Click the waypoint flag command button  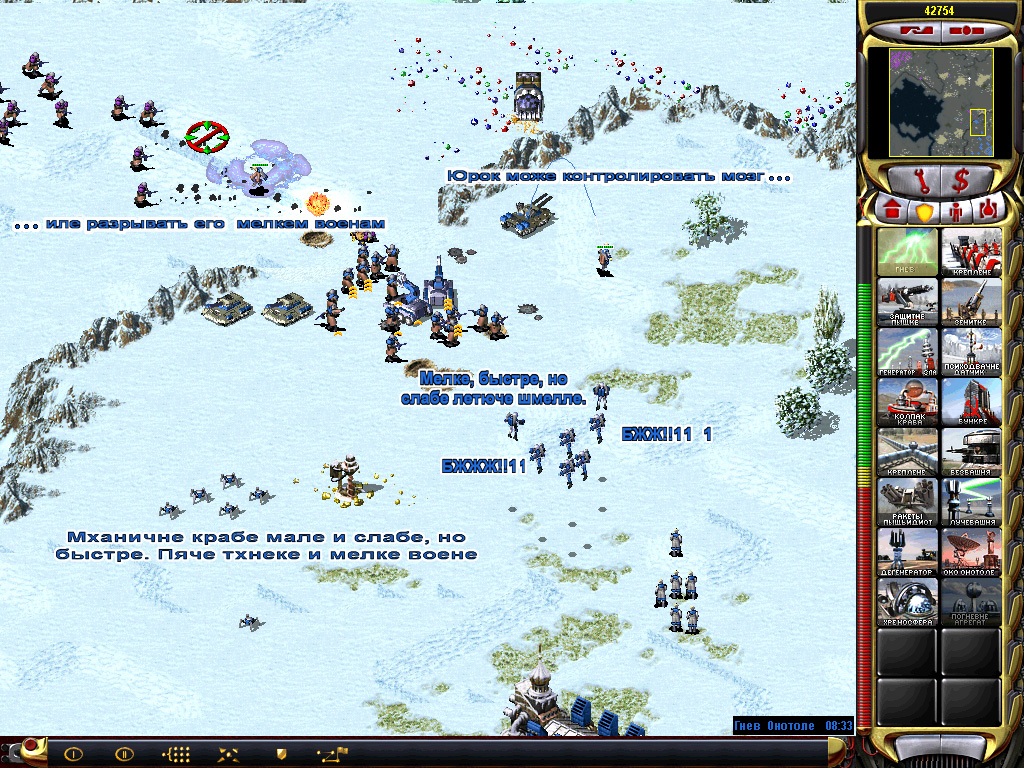(331, 754)
